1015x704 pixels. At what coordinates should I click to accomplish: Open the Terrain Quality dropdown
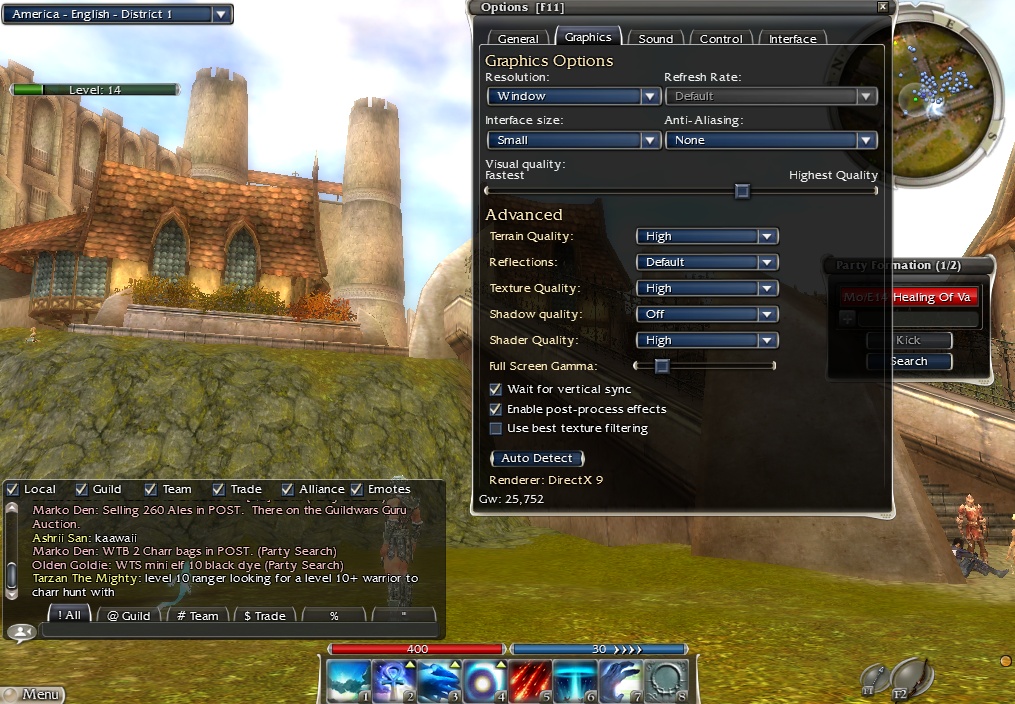(x=706, y=236)
